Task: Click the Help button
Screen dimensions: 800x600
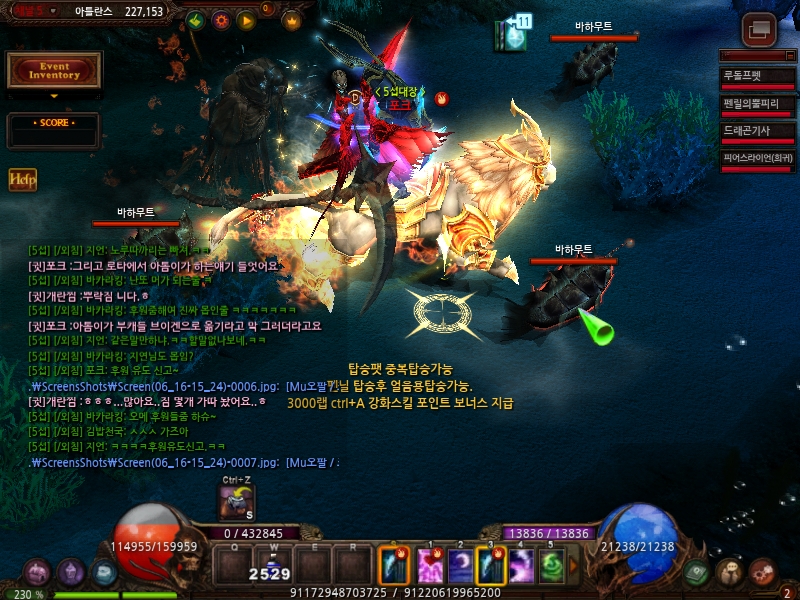Action: coord(22,179)
